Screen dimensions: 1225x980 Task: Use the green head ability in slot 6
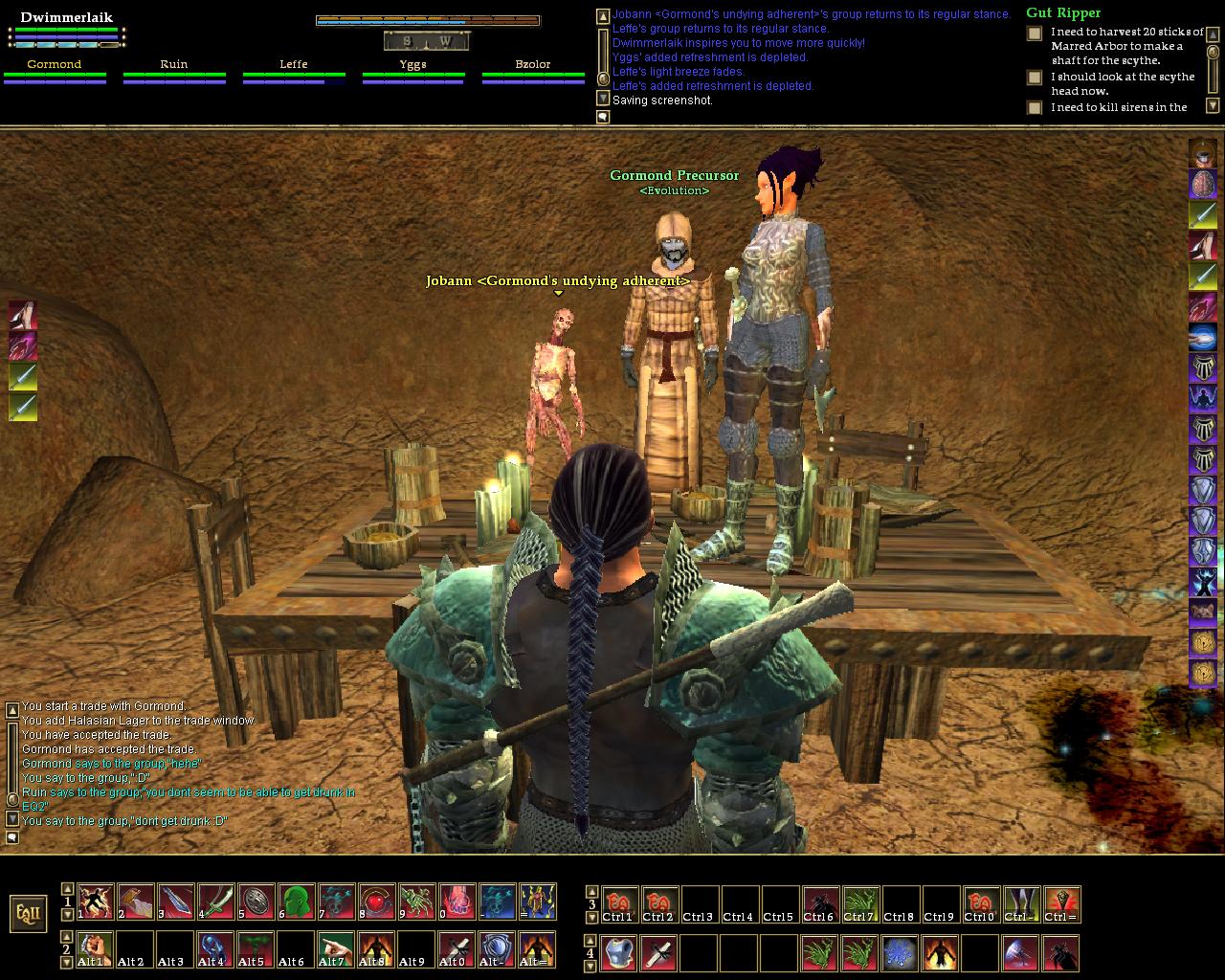click(x=297, y=902)
